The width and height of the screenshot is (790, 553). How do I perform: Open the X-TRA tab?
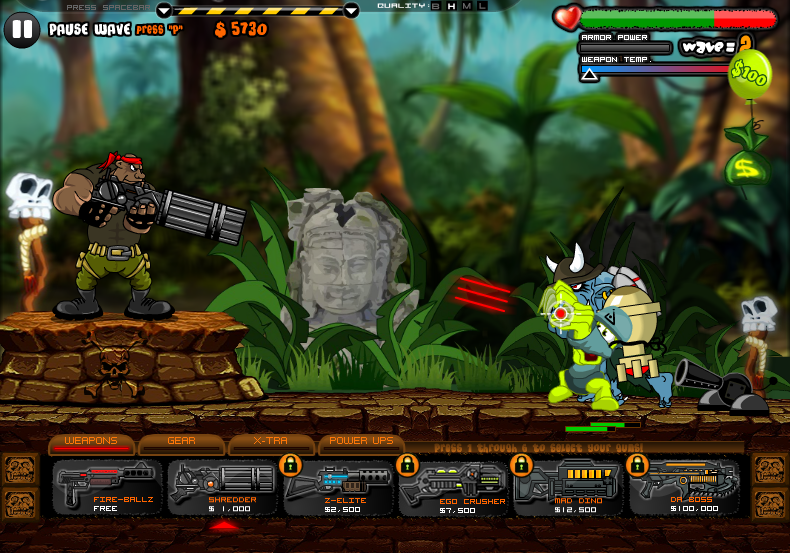click(271, 442)
